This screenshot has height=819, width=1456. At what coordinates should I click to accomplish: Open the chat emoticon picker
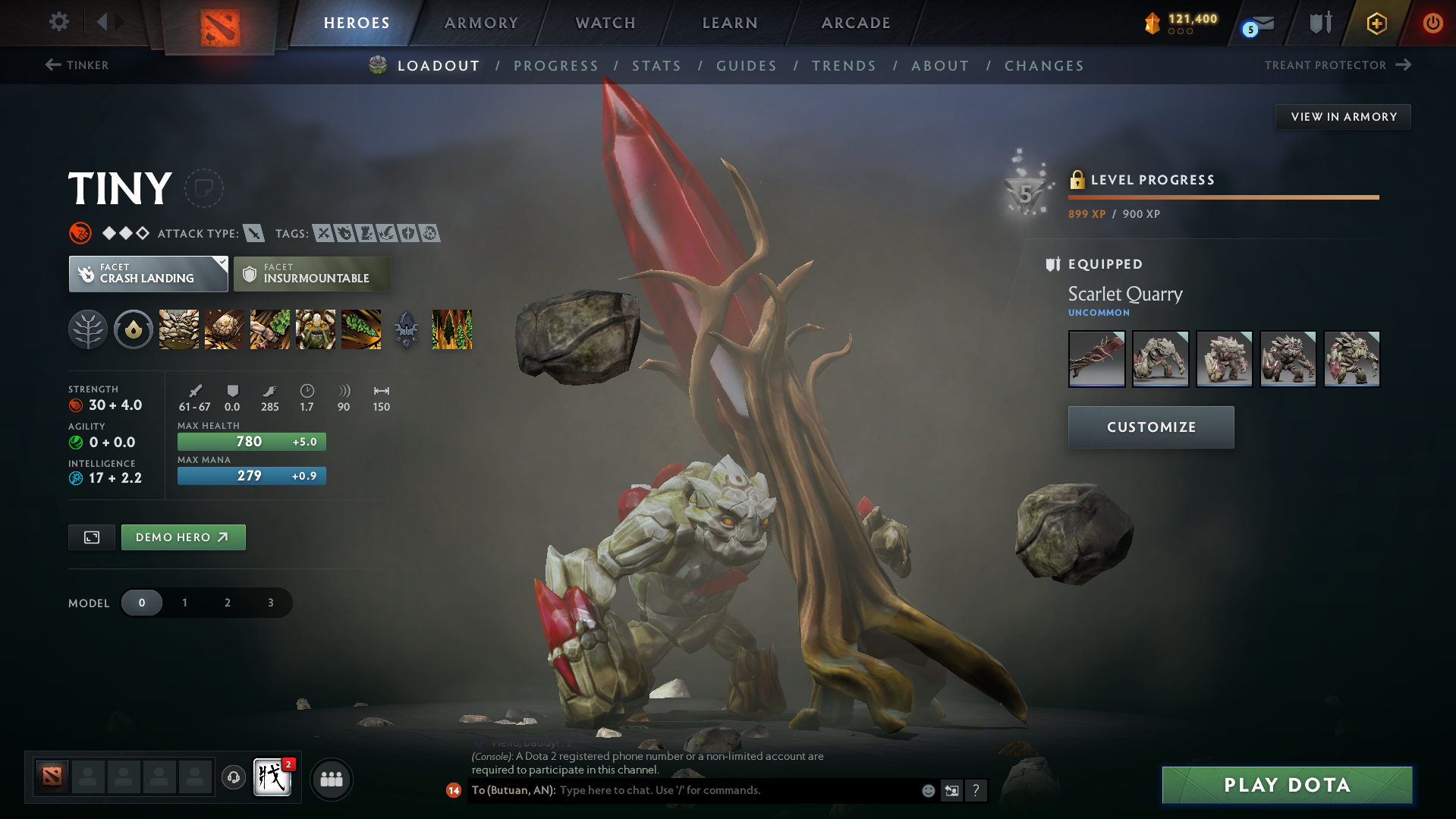(927, 790)
